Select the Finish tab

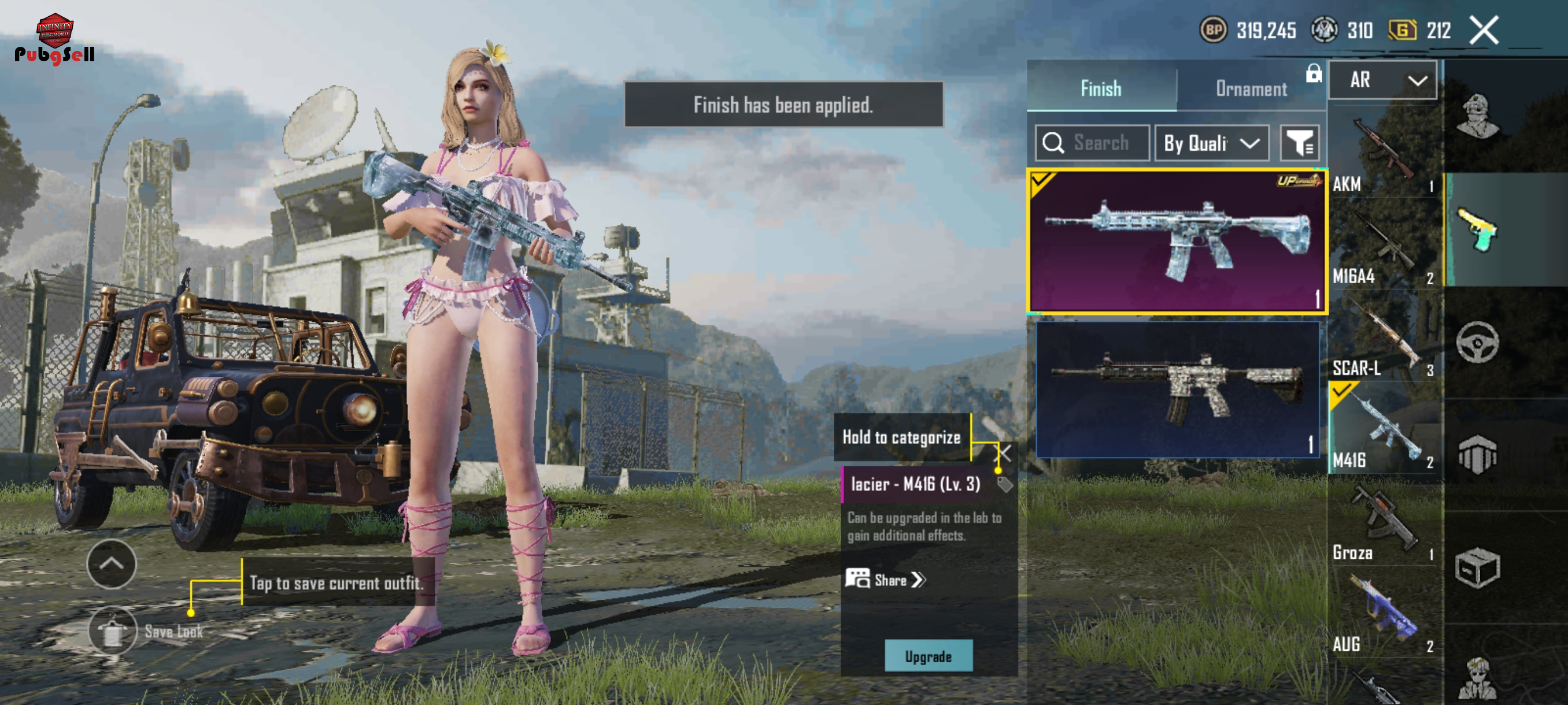click(x=1100, y=89)
